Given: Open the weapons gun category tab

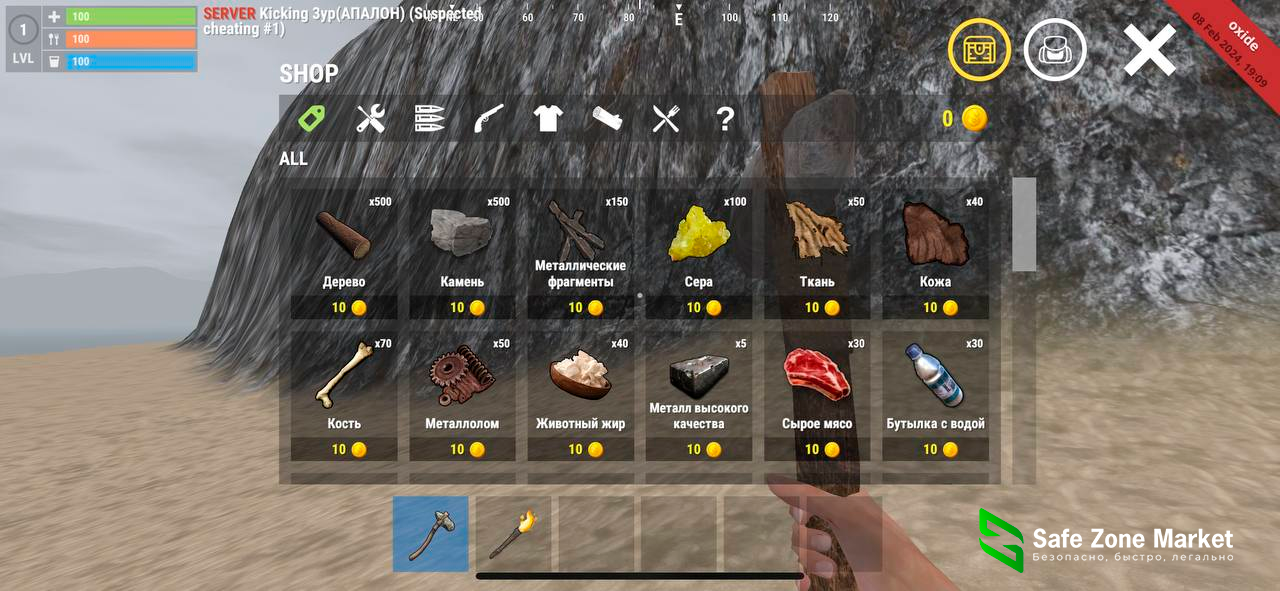Looking at the screenshot, I should pos(489,119).
